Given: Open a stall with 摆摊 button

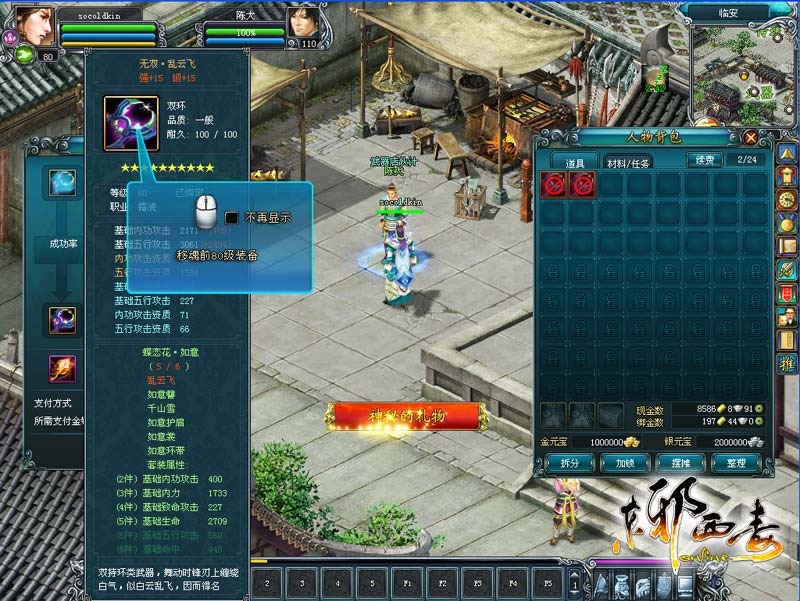Looking at the screenshot, I should pos(681,463).
